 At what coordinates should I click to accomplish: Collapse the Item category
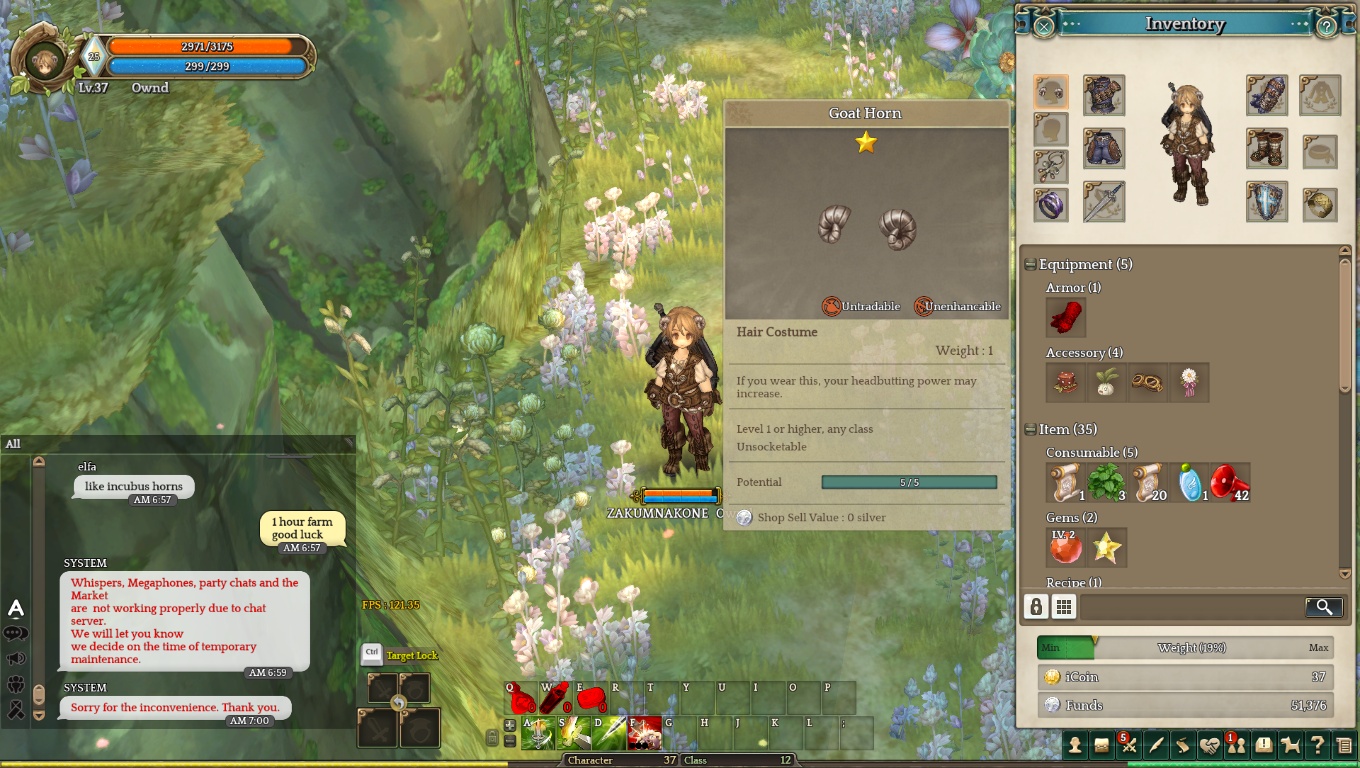point(1030,429)
